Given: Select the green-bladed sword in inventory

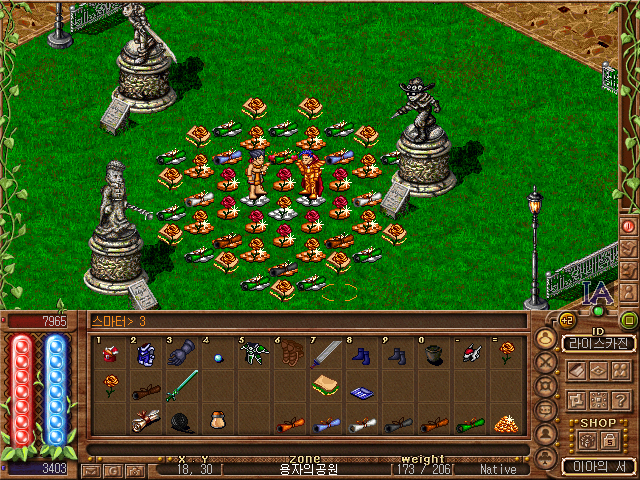Looking at the screenshot, I should point(182,385).
